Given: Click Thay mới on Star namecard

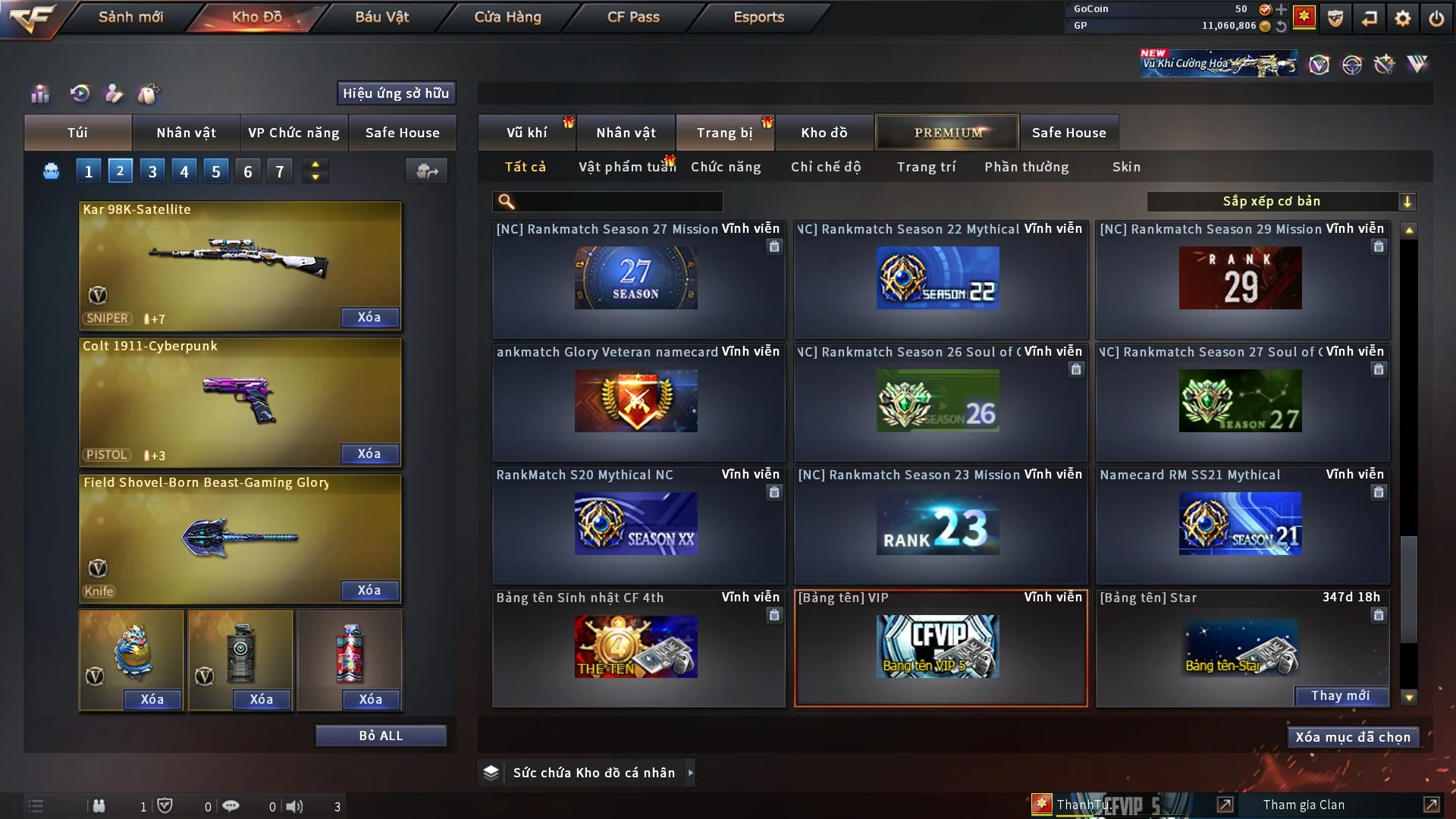Looking at the screenshot, I should pos(1340,696).
